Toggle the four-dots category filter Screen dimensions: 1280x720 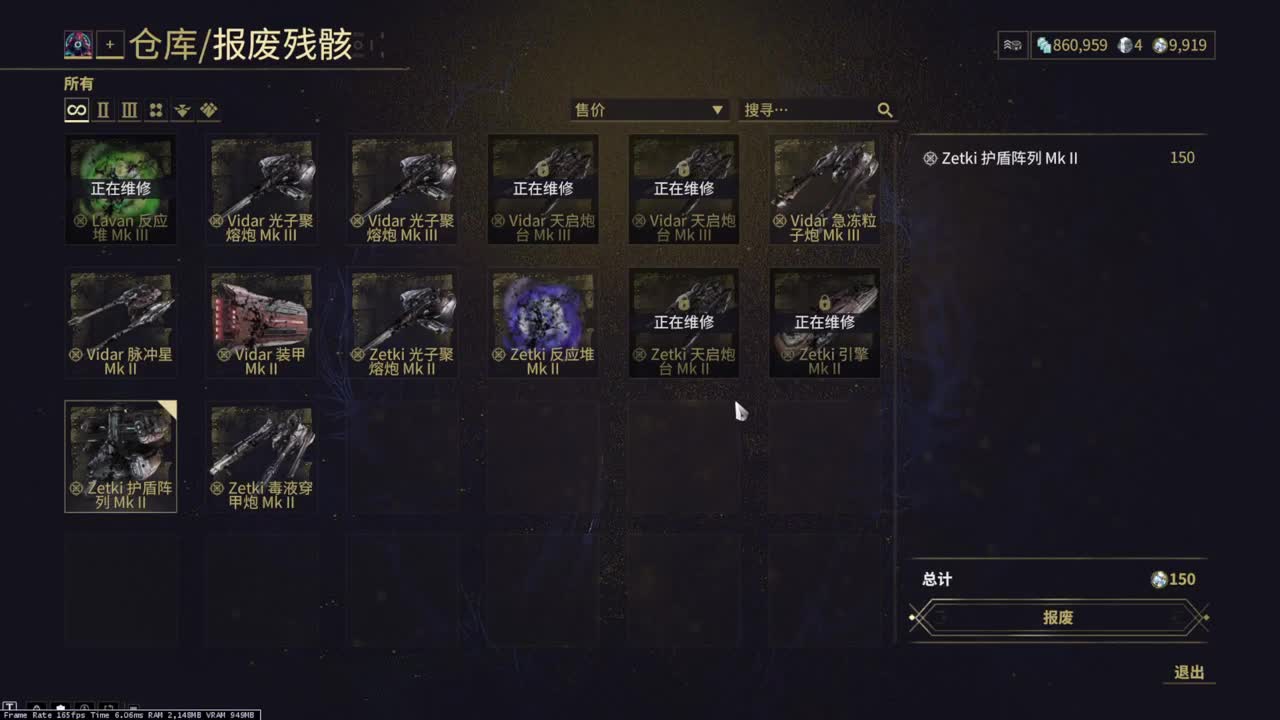pyautogui.click(x=155, y=110)
